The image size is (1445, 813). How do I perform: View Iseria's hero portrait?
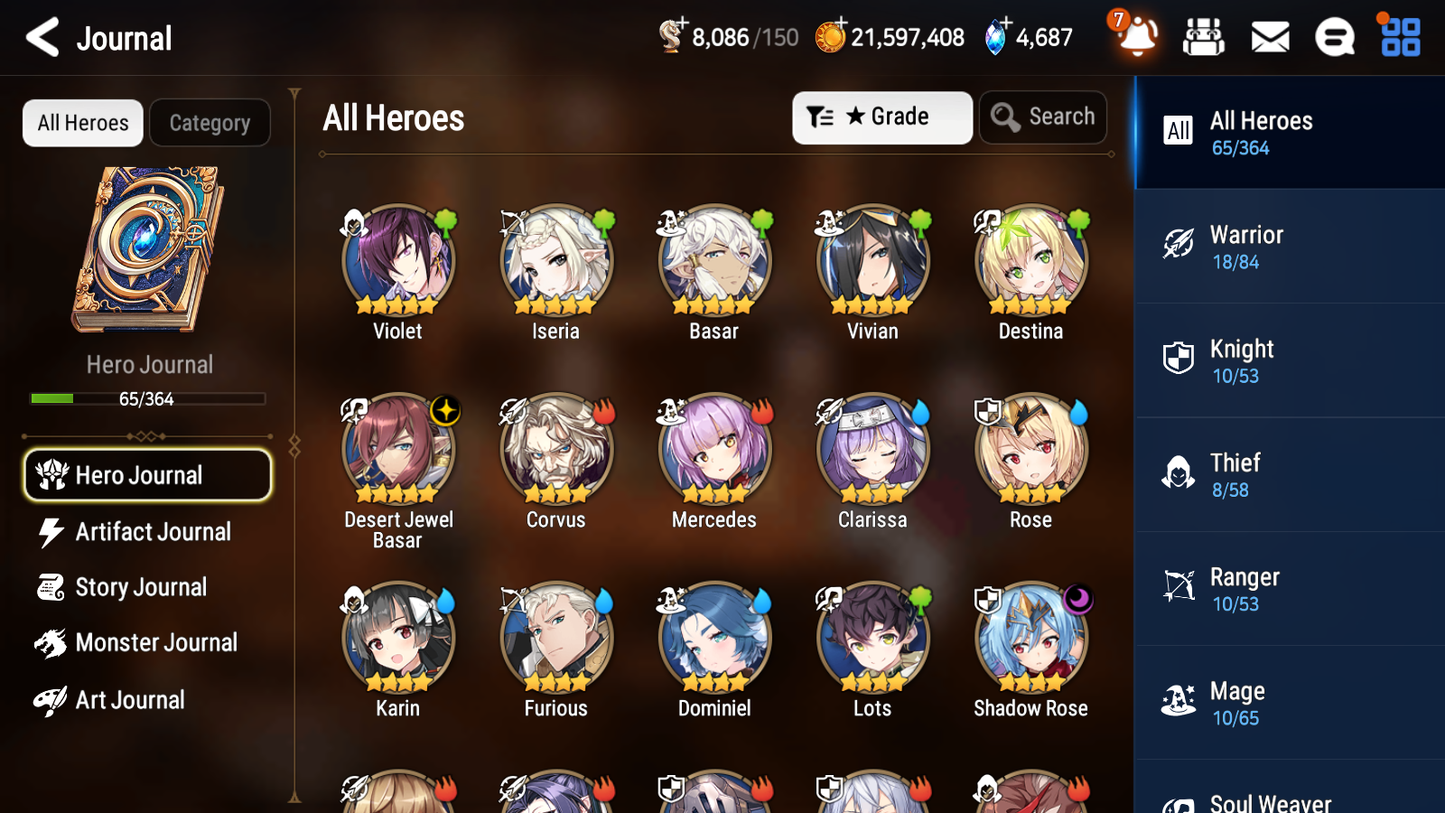coord(556,259)
